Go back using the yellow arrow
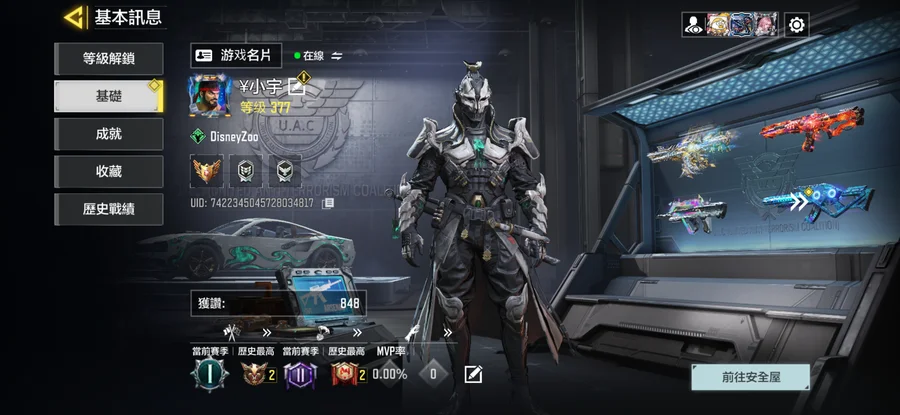 click(x=73, y=17)
